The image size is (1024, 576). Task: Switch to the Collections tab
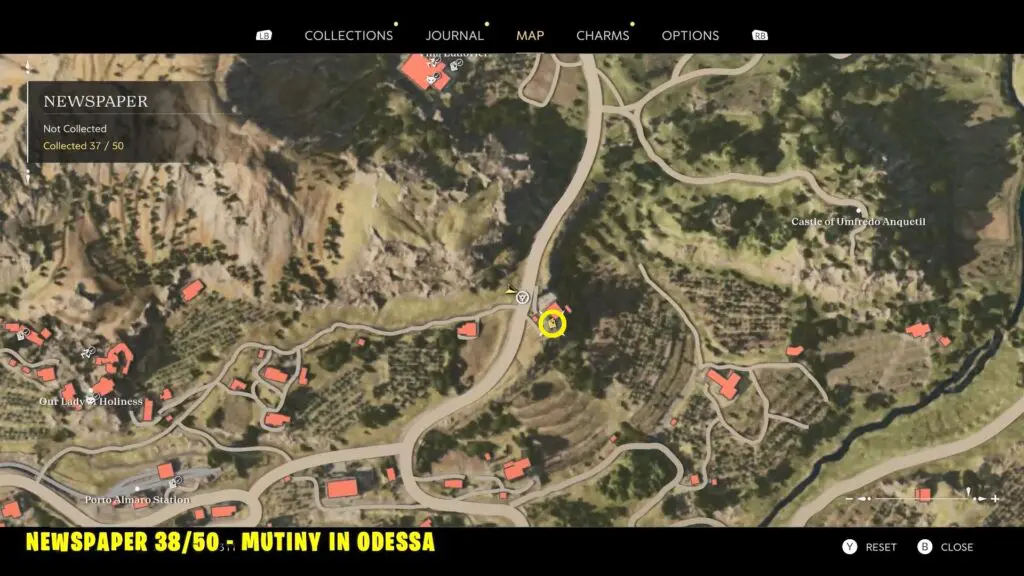(348, 35)
